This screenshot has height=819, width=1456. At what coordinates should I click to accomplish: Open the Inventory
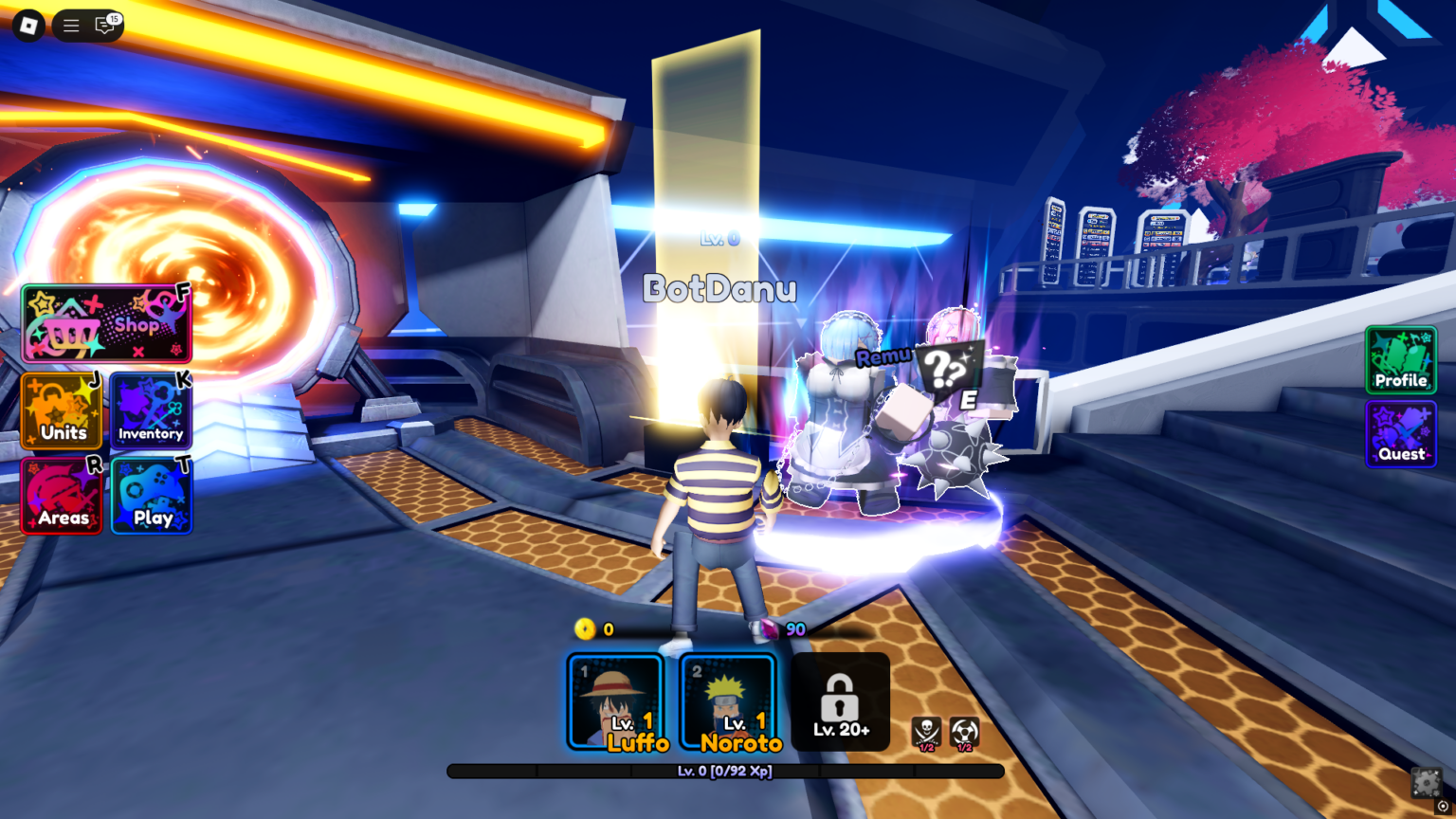150,411
